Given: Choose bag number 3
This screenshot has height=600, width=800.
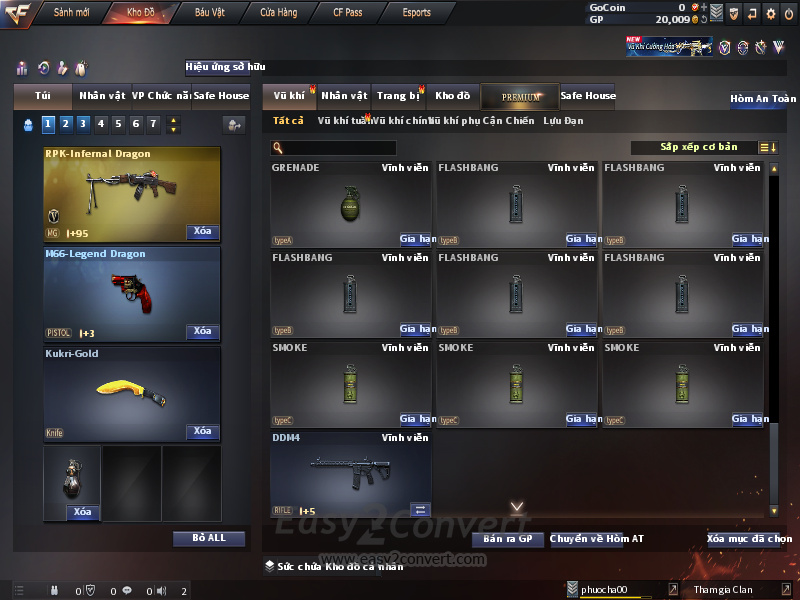Looking at the screenshot, I should pyautogui.click(x=82, y=124).
